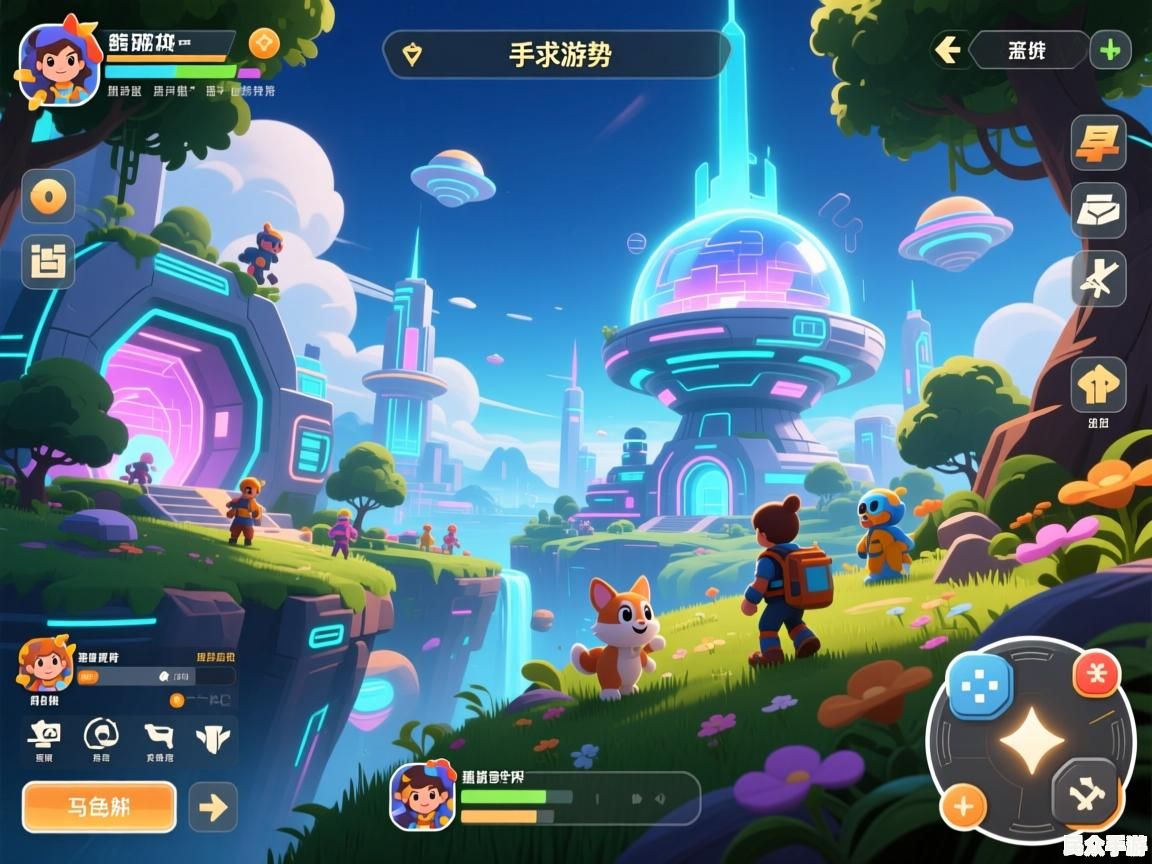Open the open-box inventory icon
1152x864 pixels.
point(1098,210)
